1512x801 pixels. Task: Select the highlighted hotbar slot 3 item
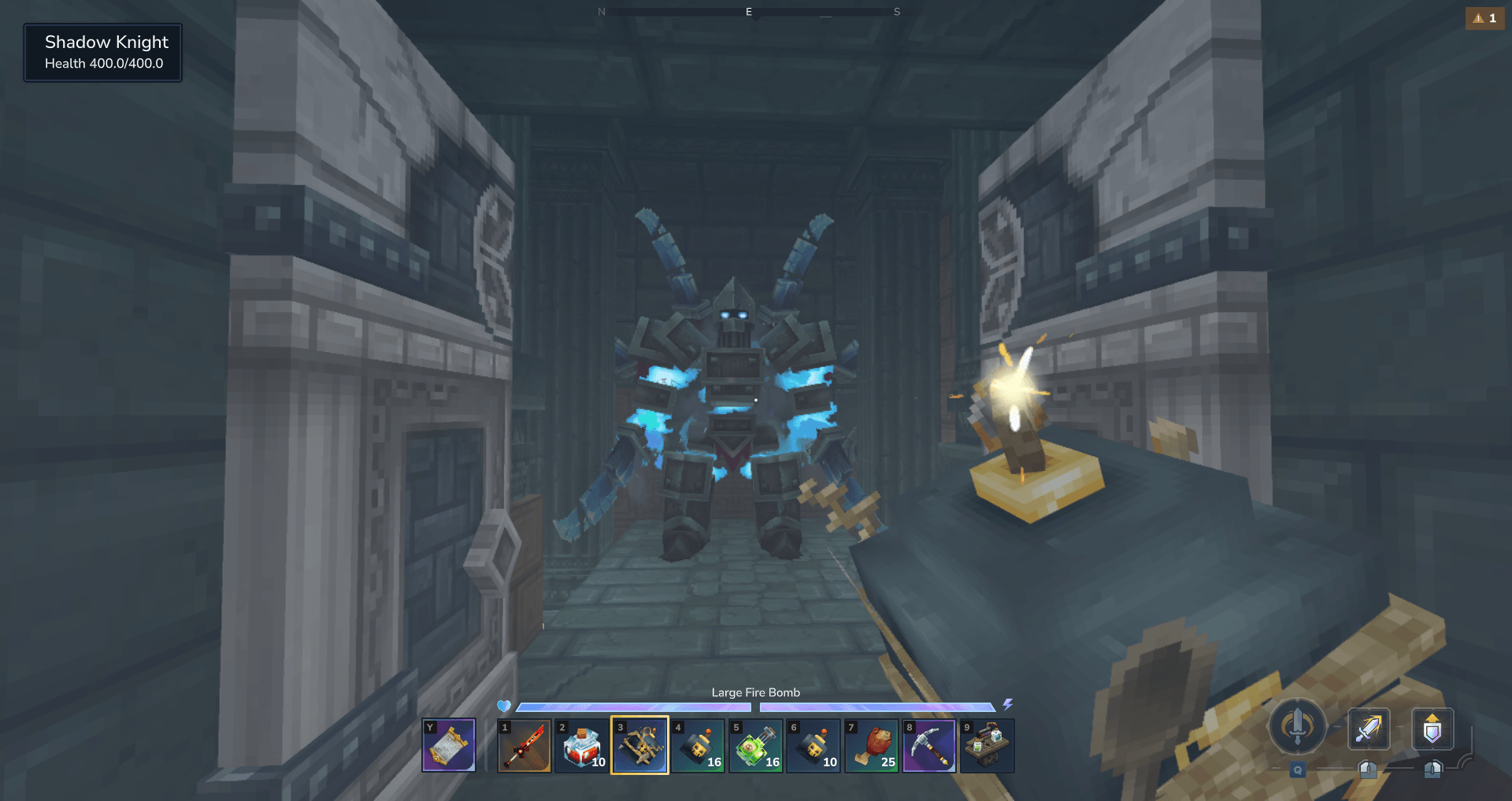[x=640, y=745]
